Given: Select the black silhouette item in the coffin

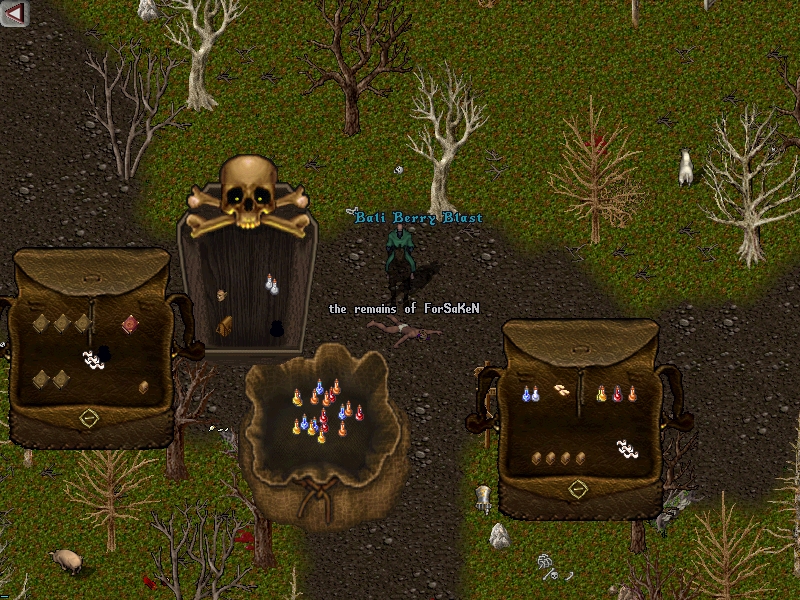Looking at the screenshot, I should [x=276, y=327].
